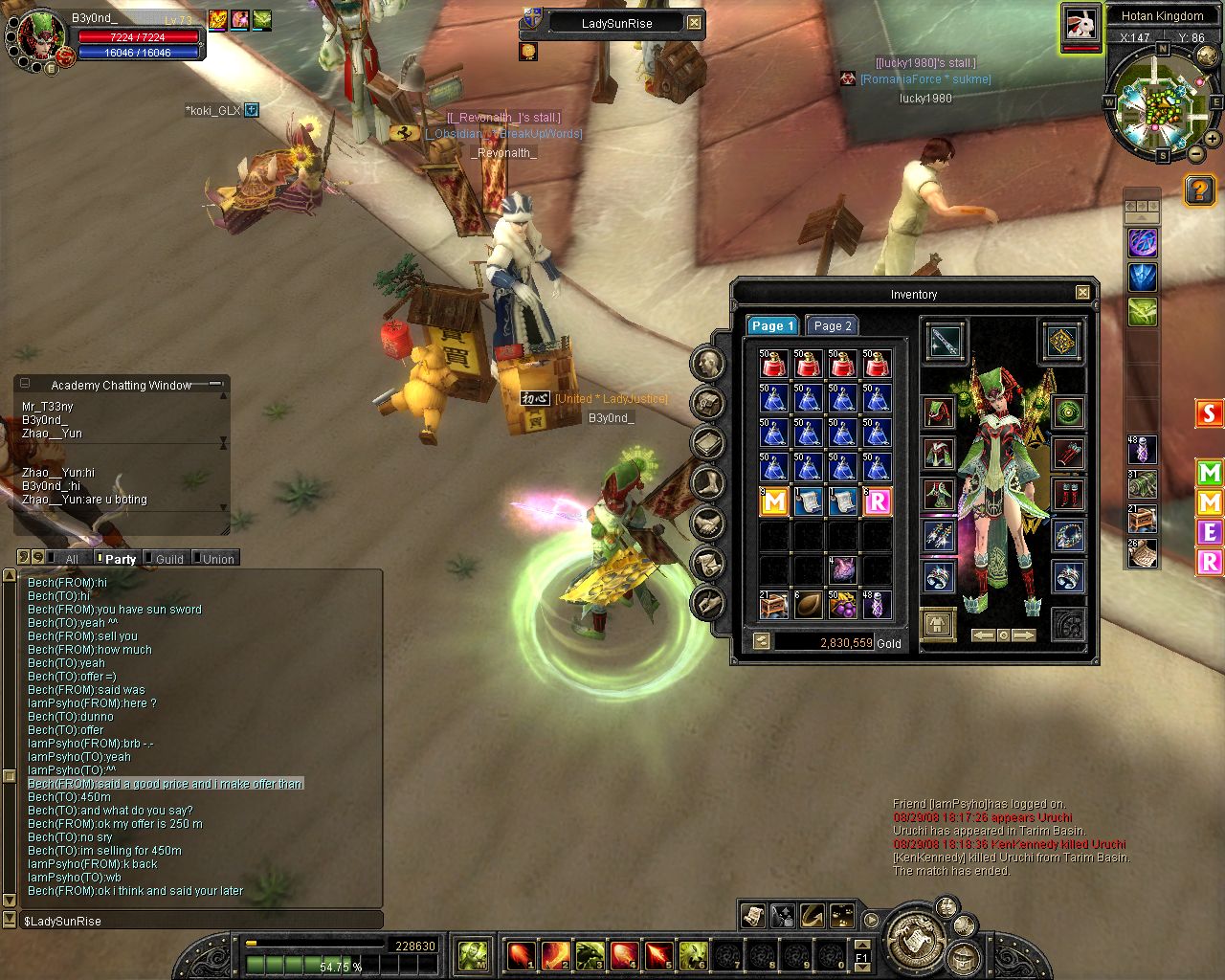Open the avatar outfit button
The image size is (1225, 980).
(938, 624)
